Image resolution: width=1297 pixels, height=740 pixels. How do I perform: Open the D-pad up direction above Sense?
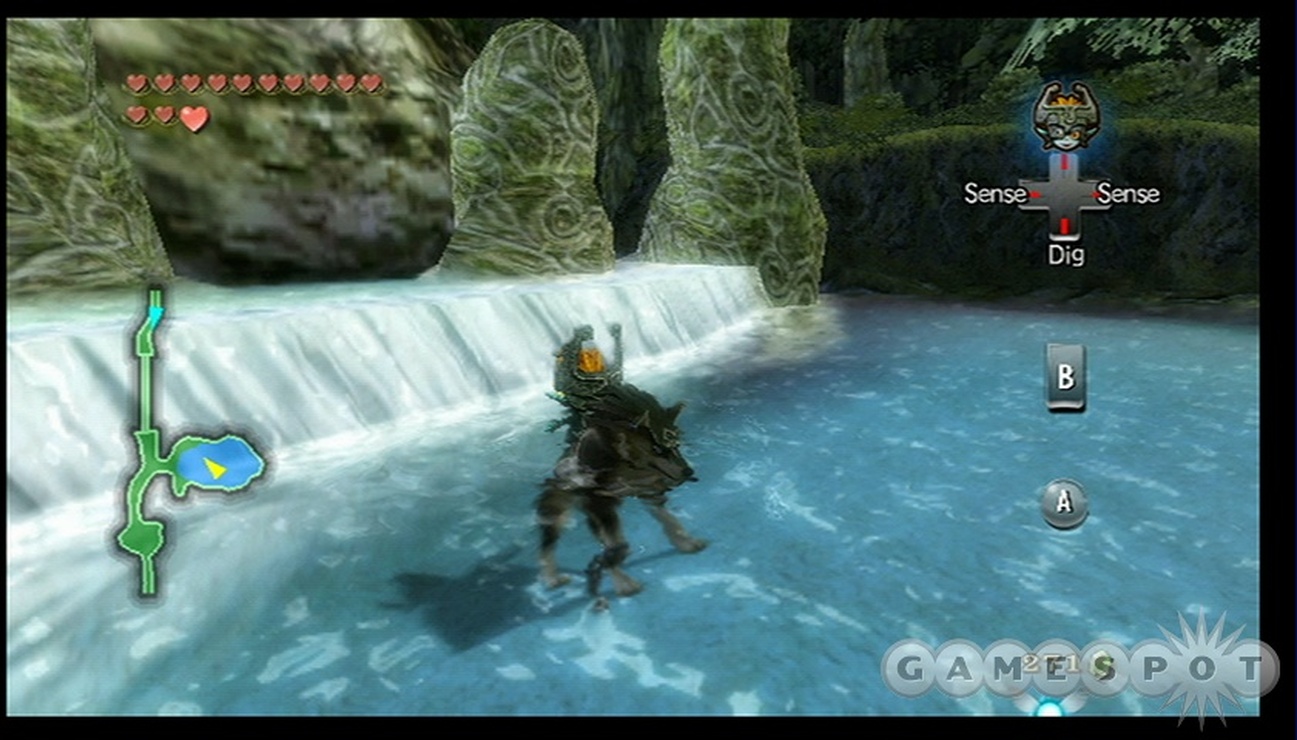pyautogui.click(x=1065, y=165)
